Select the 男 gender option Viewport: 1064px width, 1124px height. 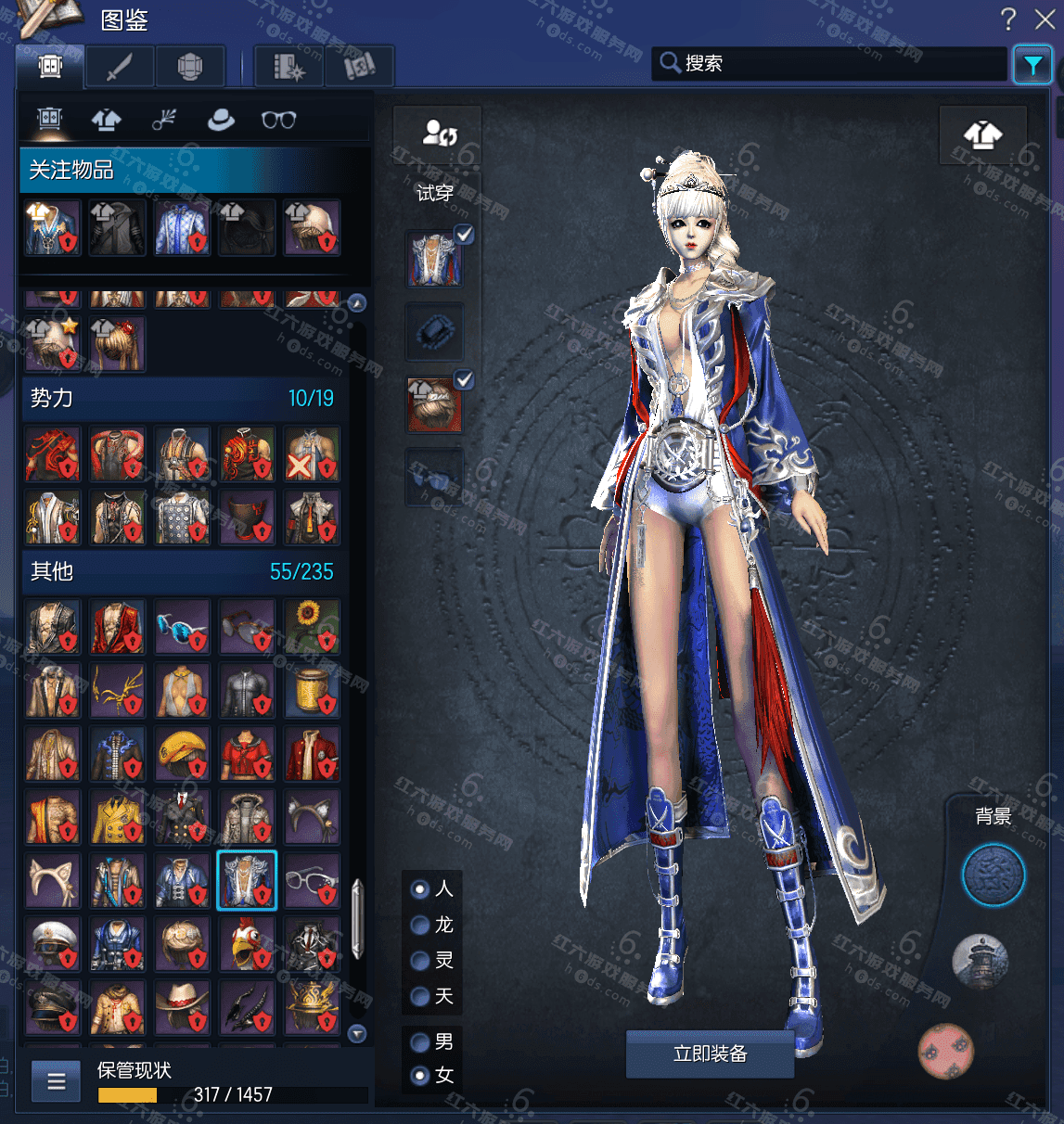coord(420,1041)
